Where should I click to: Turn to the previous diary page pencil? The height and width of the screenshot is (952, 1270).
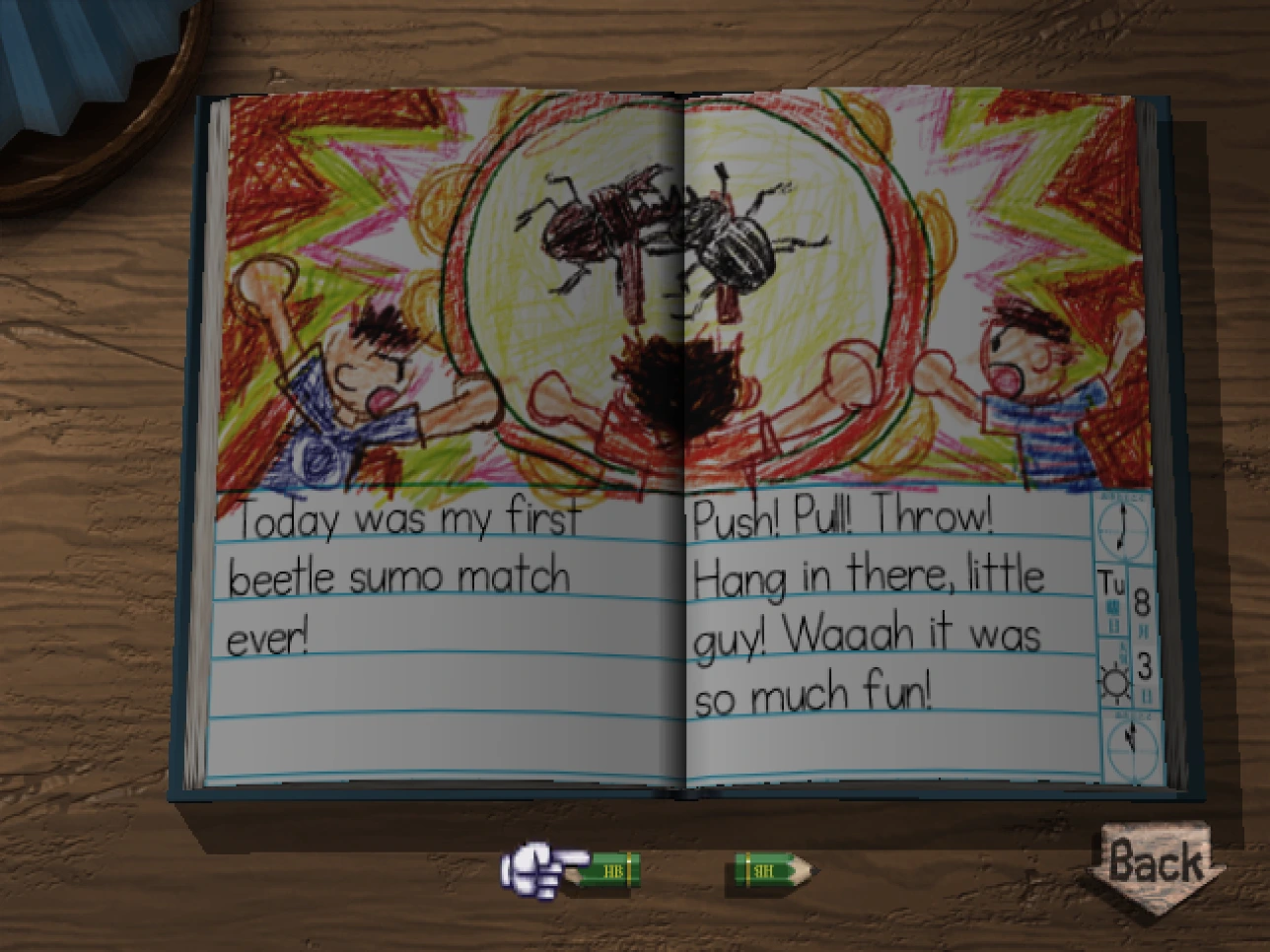(x=604, y=870)
